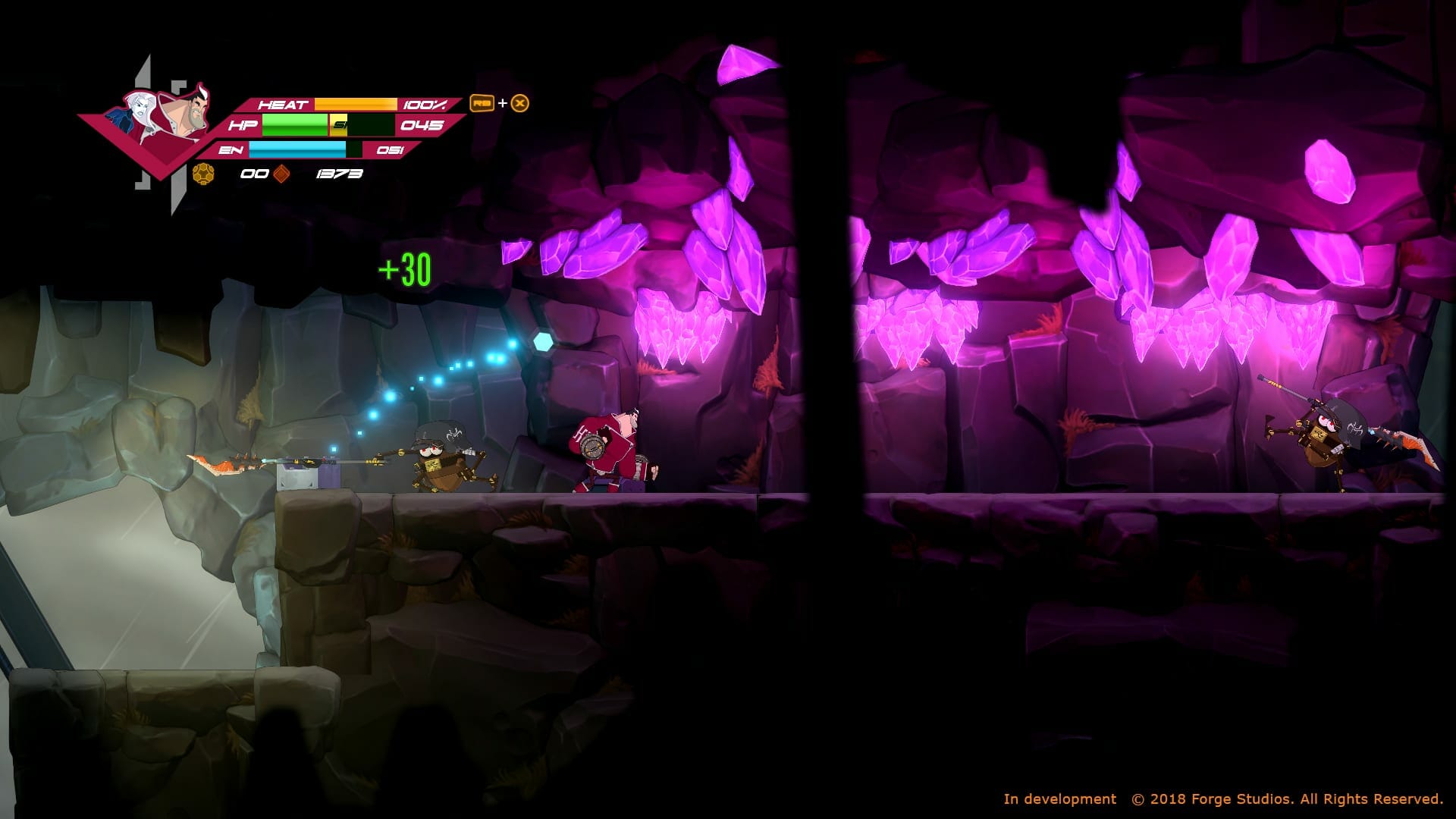The image size is (1456, 819).
Task: Click the In development watermark text
Action: tap(1058, 799)
